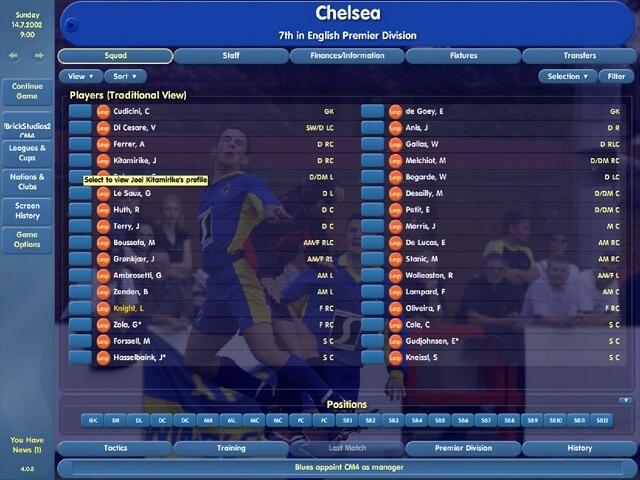
Task: Read the You Have News notification
Action: pyautogui.click(x=27, y=444)
